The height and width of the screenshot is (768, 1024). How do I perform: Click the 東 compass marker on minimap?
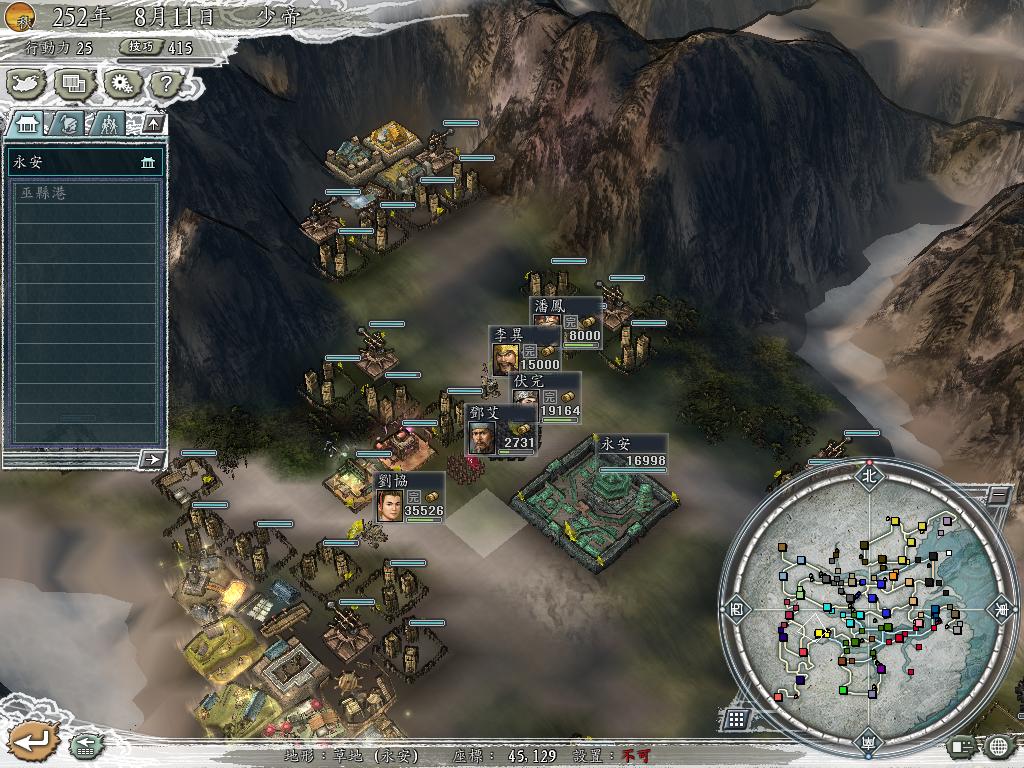(1001, 609)
